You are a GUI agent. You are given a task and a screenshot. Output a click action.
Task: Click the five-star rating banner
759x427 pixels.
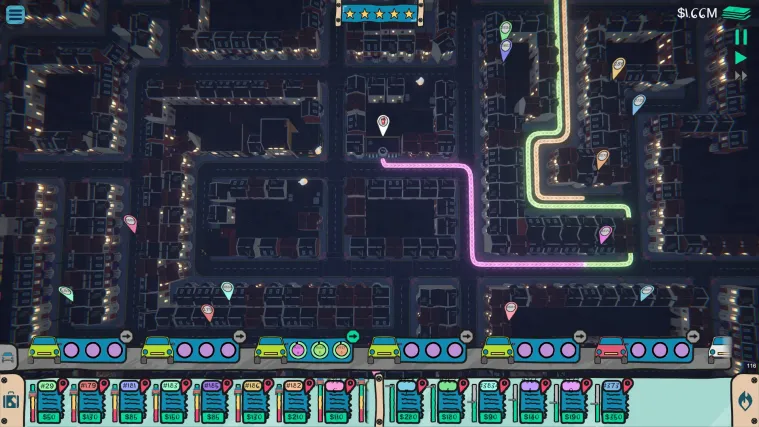pyautogui.click(x=379, y=13)
